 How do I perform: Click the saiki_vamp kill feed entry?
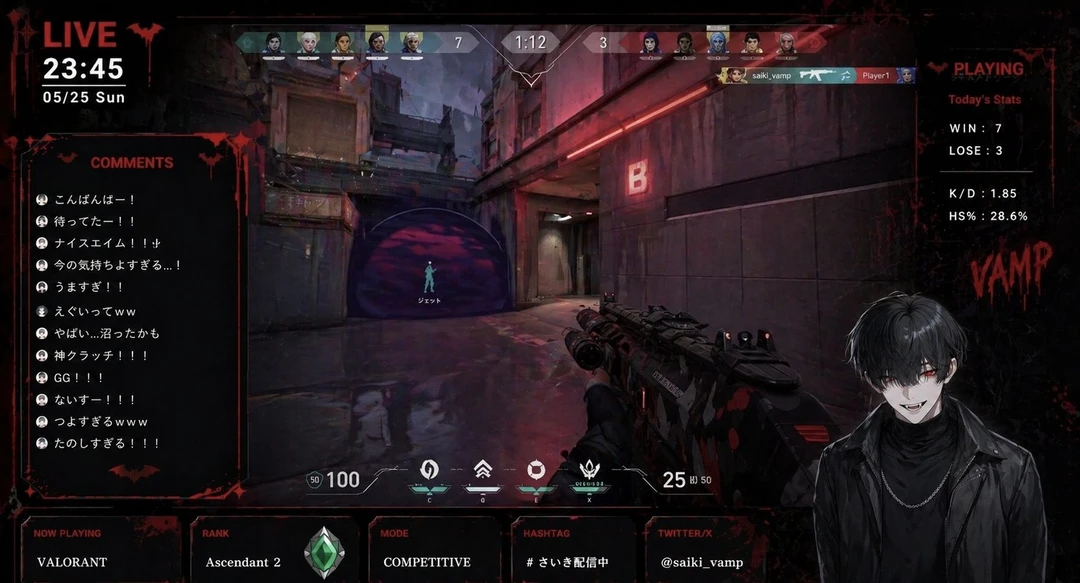(x=816, y=75)
